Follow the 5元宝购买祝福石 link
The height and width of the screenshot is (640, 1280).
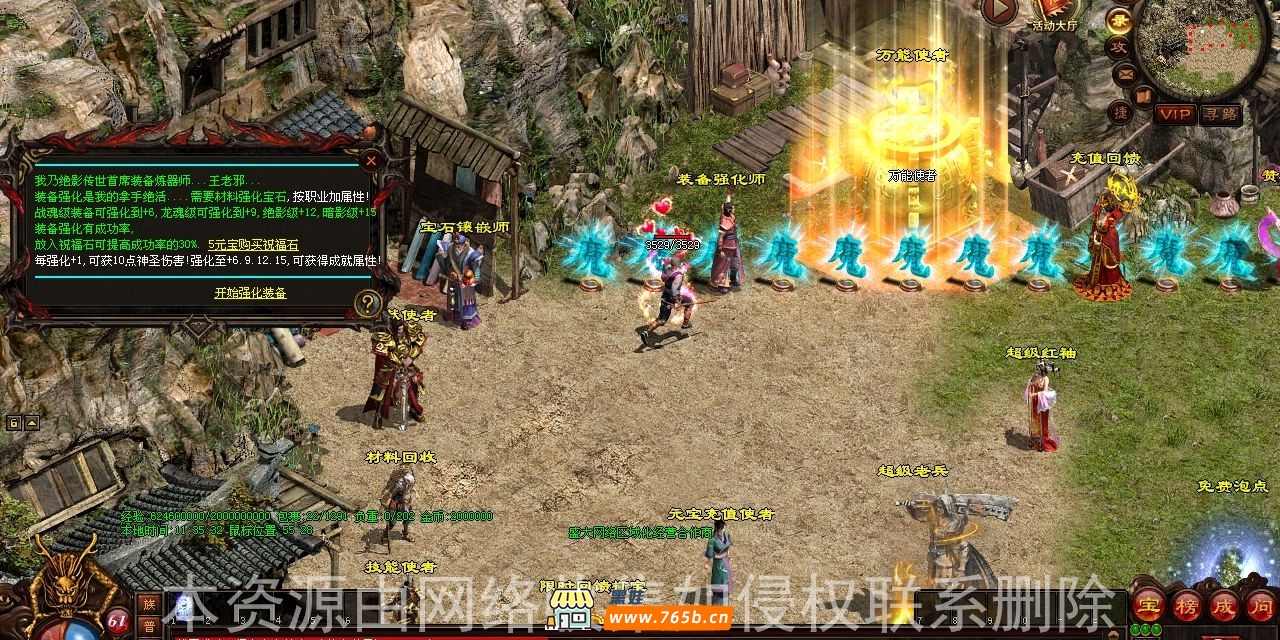[x=253, y=245]
